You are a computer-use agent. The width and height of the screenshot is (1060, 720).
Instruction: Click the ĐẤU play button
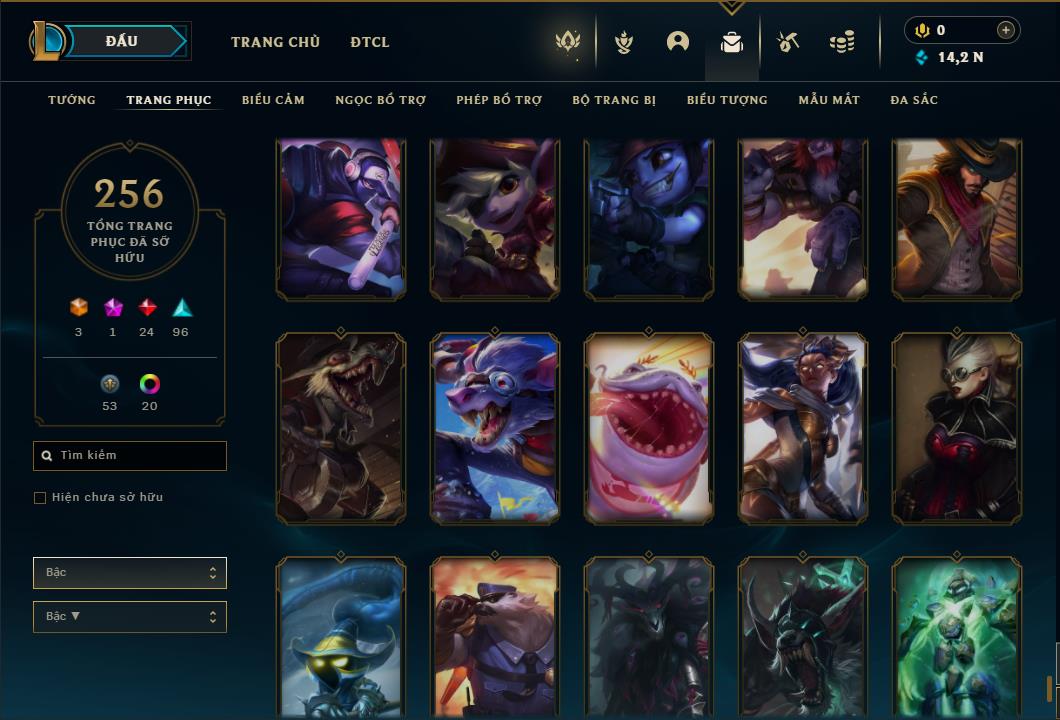click(121, 41)
